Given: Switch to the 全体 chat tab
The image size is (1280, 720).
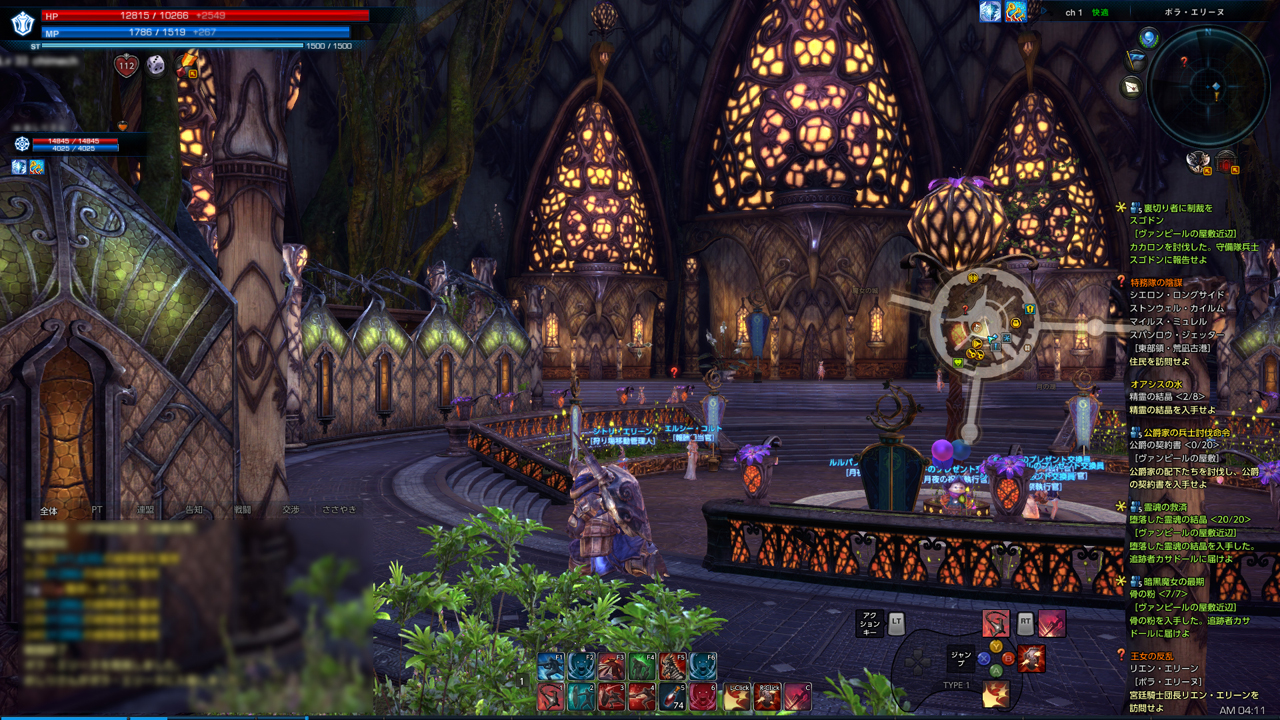Looking at the screenshot, I should 49,510.
